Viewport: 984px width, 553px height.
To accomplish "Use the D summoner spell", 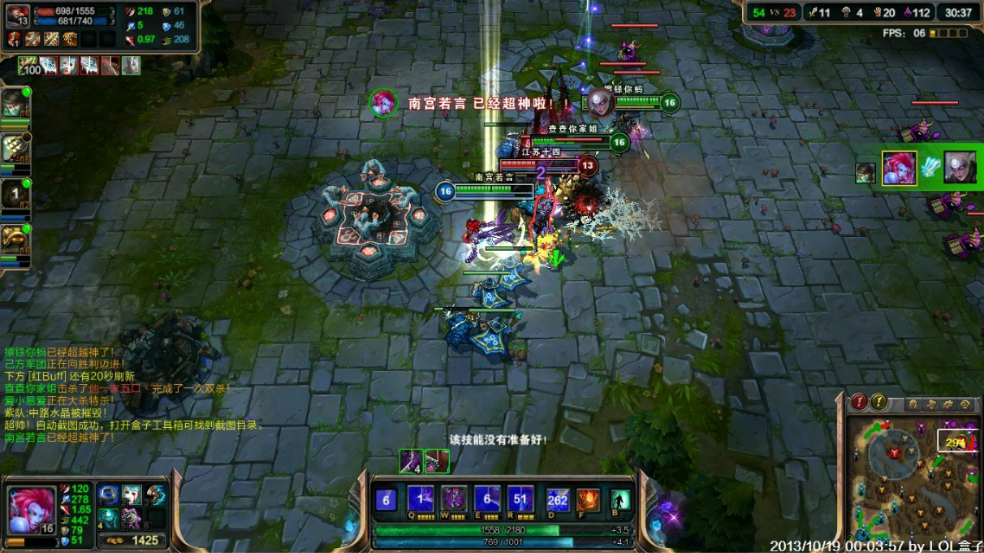I will 558,499.
